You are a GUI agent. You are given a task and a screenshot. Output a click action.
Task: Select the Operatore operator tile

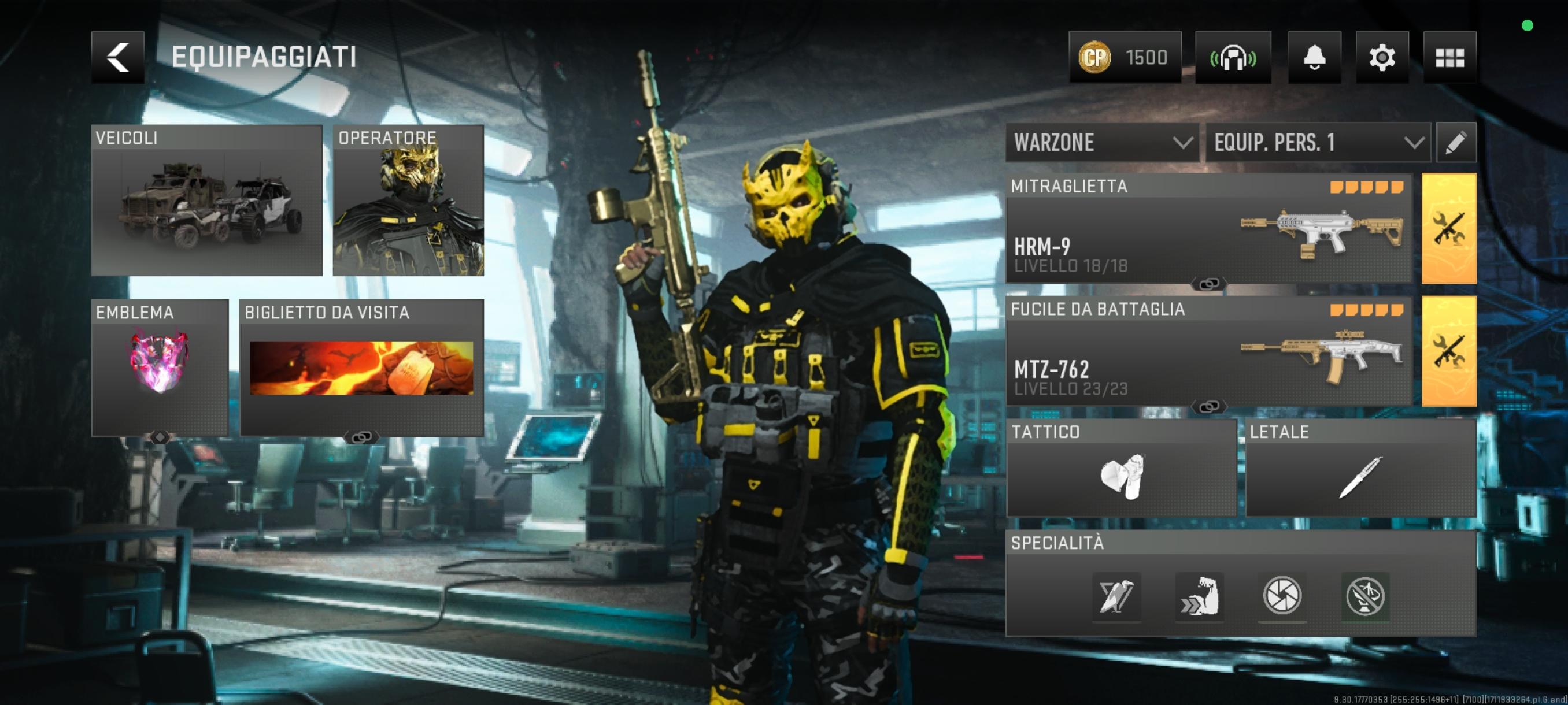[408, 200]
